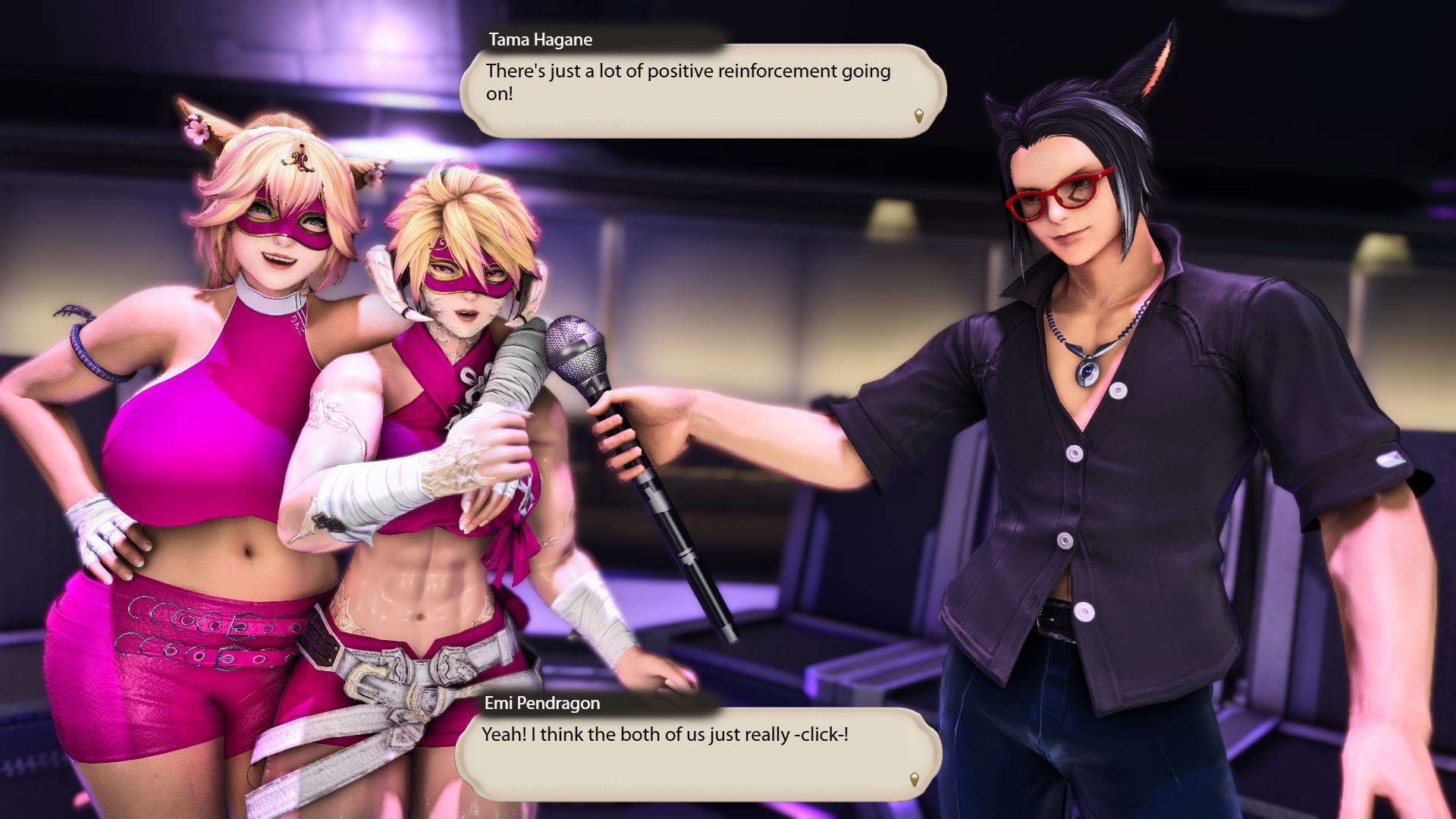Advance Tama Hagane's dialogue with its arrow
This screenshot has height=819, width=1456.
click(918, 116)
